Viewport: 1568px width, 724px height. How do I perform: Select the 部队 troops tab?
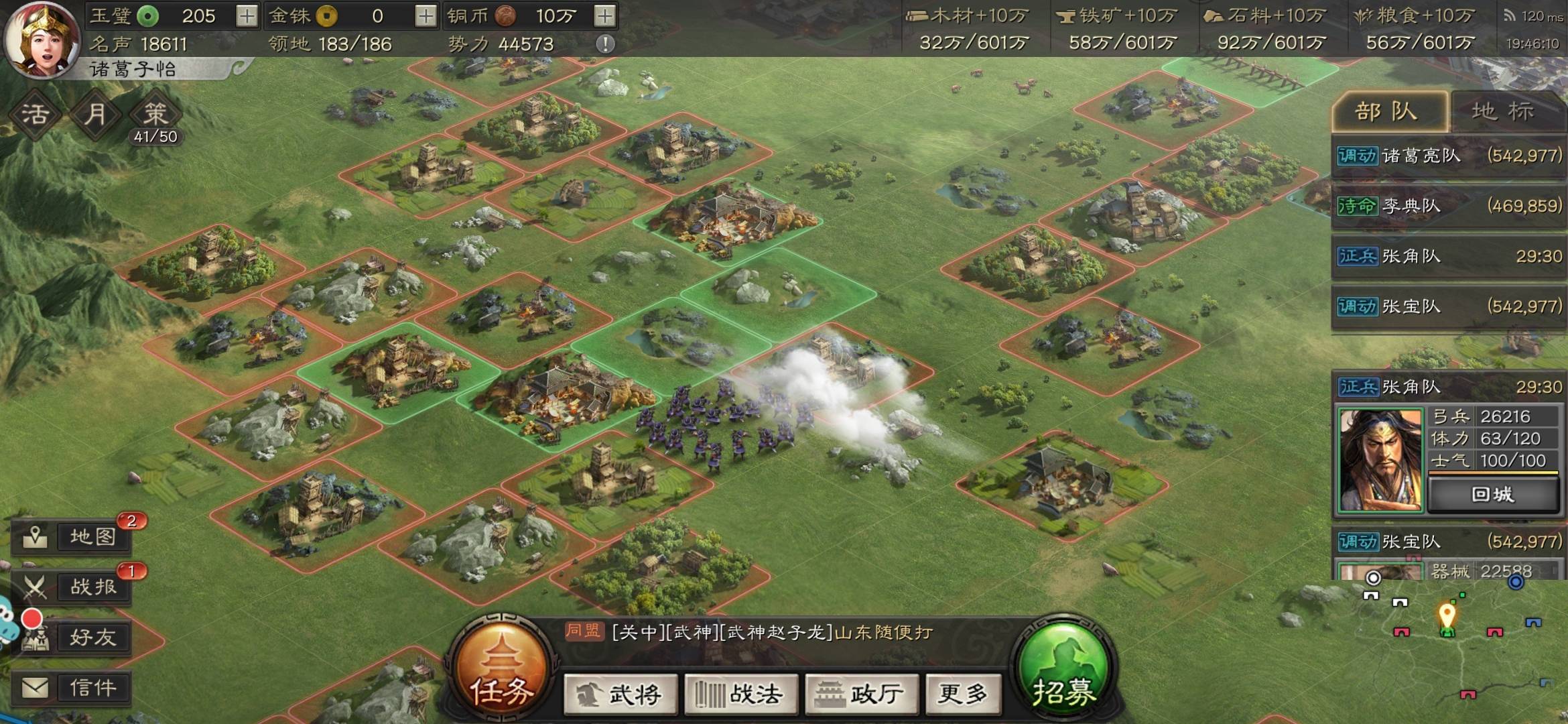[1387, 111]
